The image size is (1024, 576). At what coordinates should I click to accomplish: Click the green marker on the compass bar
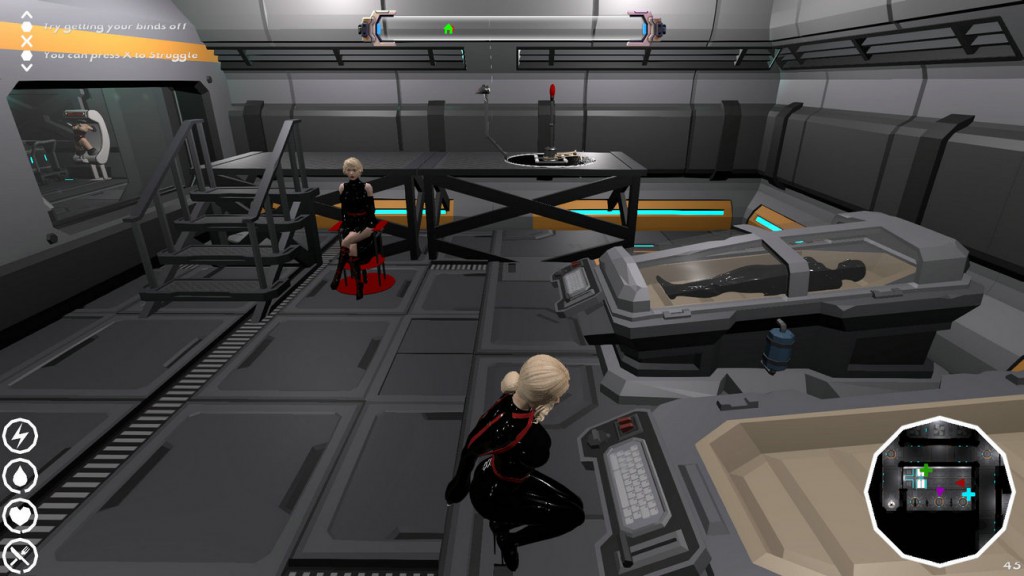[x=447, y=29]
